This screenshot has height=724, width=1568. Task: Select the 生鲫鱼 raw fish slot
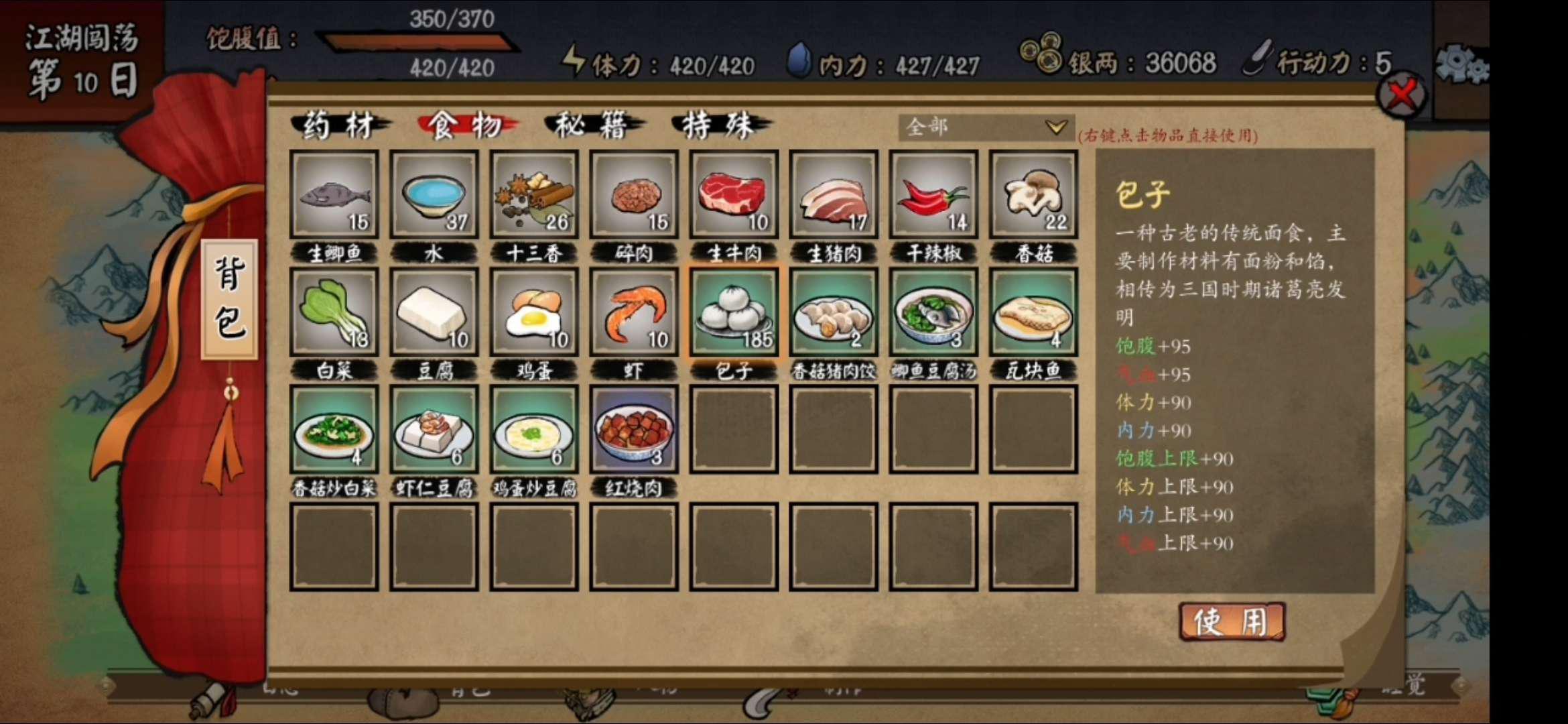coord(334,194)
